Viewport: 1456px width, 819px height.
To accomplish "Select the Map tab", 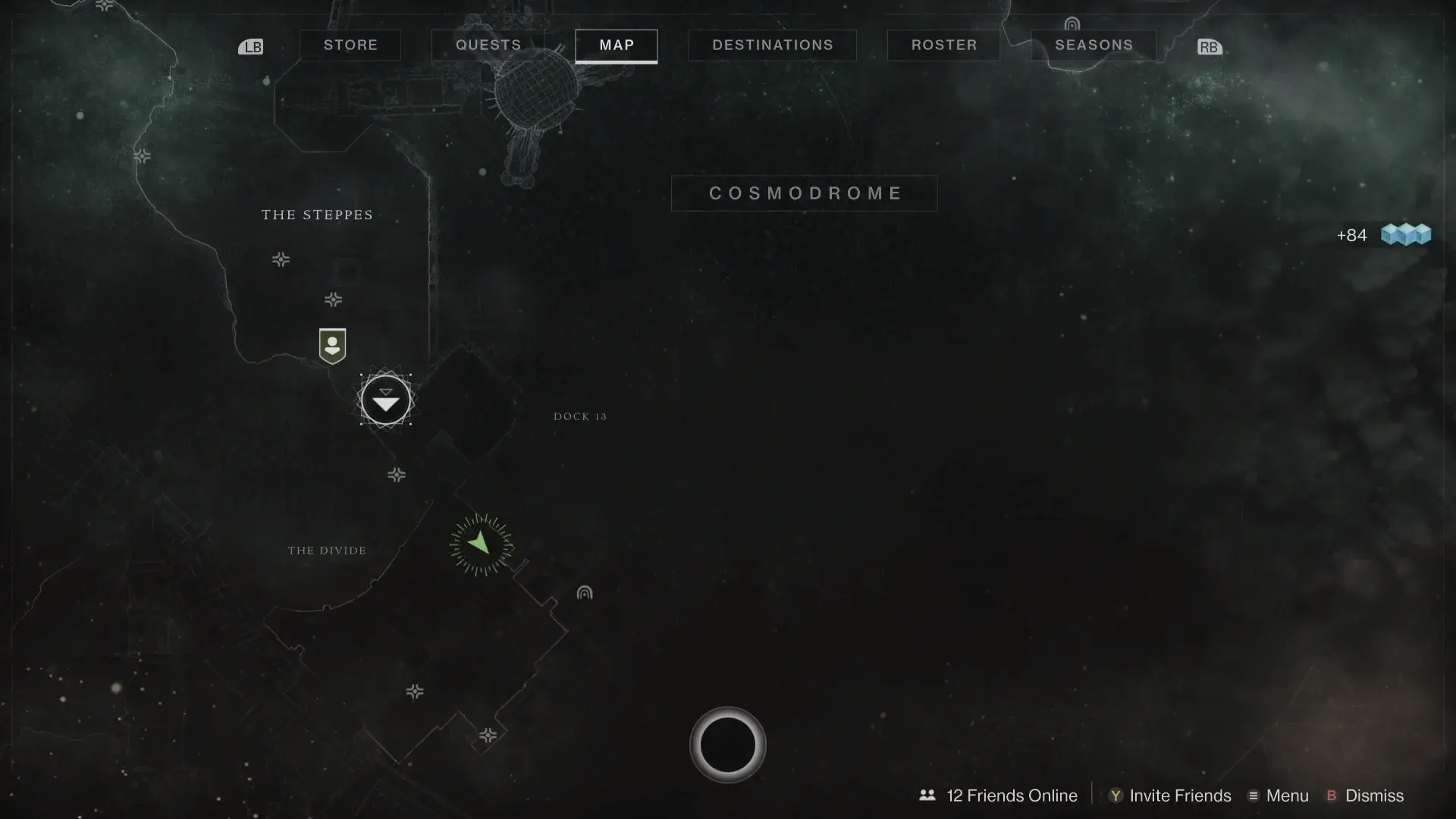I will (617, 45).
